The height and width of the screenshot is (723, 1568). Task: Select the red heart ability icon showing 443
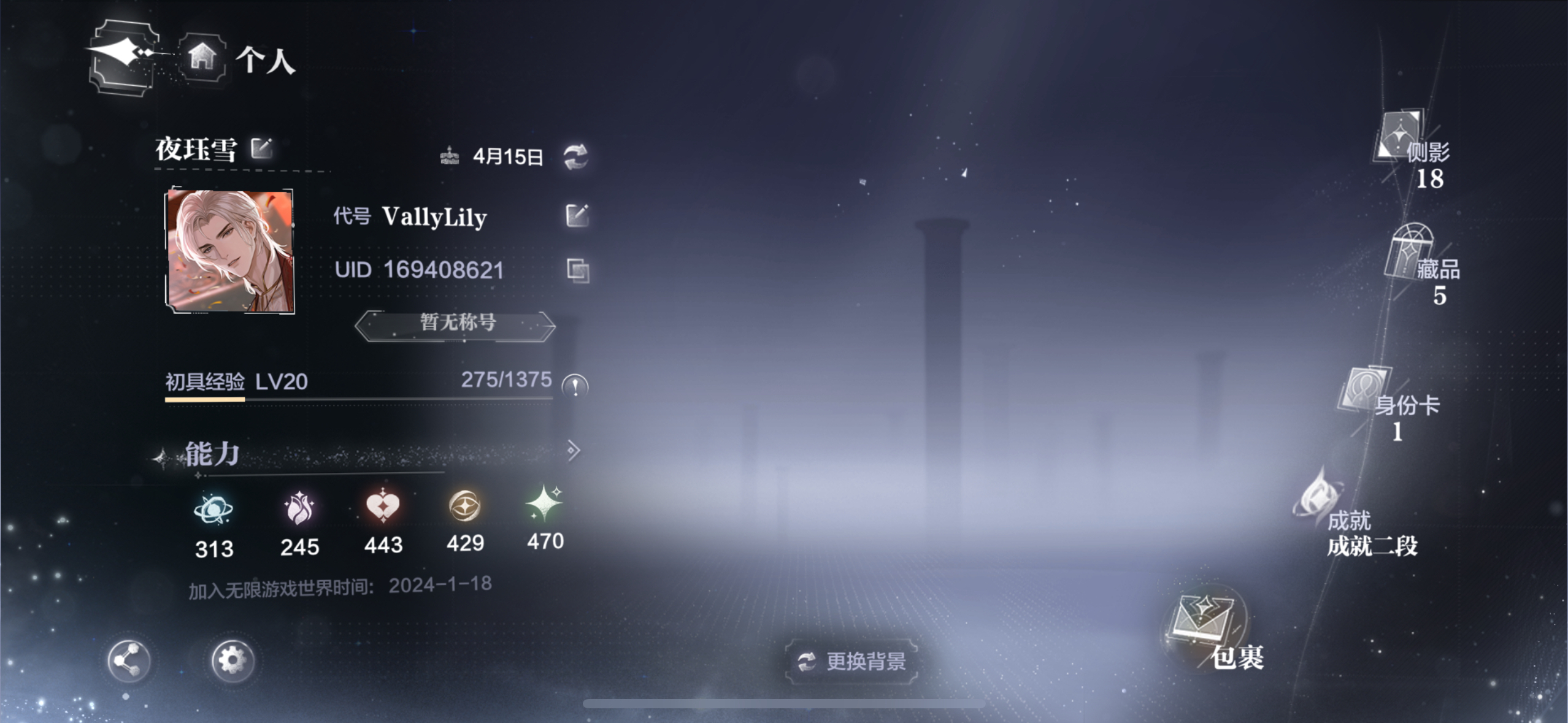(x=383, y=509)
